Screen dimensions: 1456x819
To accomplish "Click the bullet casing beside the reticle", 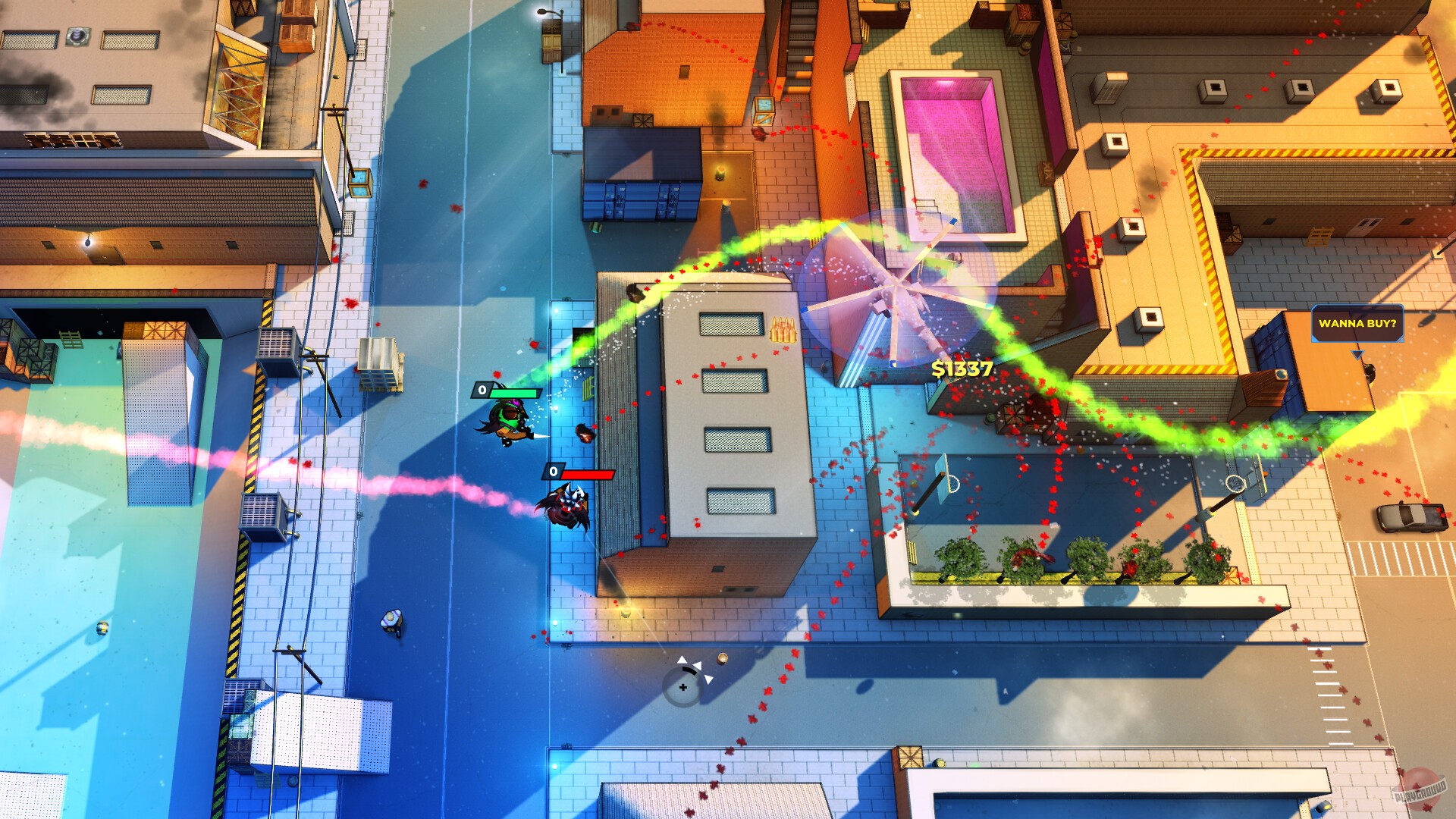I will 722,658.
